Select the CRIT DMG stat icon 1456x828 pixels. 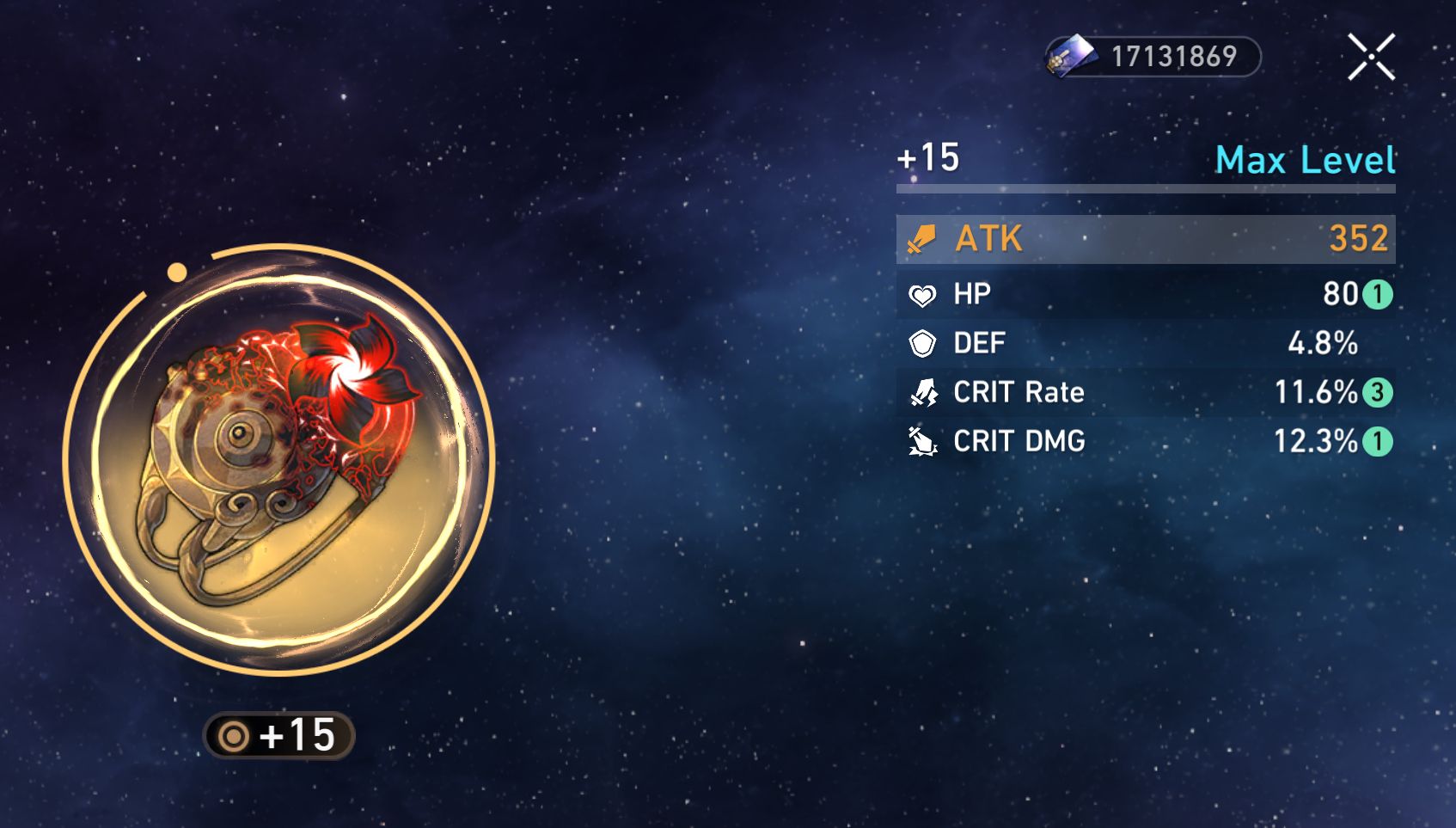pyautogui.click(x=922, y=441)
